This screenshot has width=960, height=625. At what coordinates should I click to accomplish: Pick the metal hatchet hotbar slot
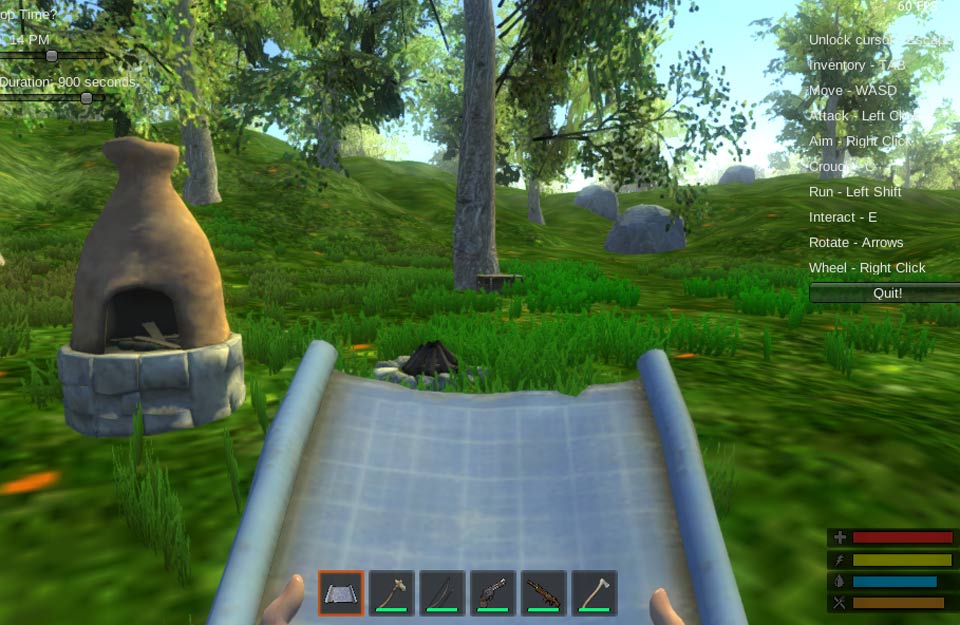(x=594, y=593)
